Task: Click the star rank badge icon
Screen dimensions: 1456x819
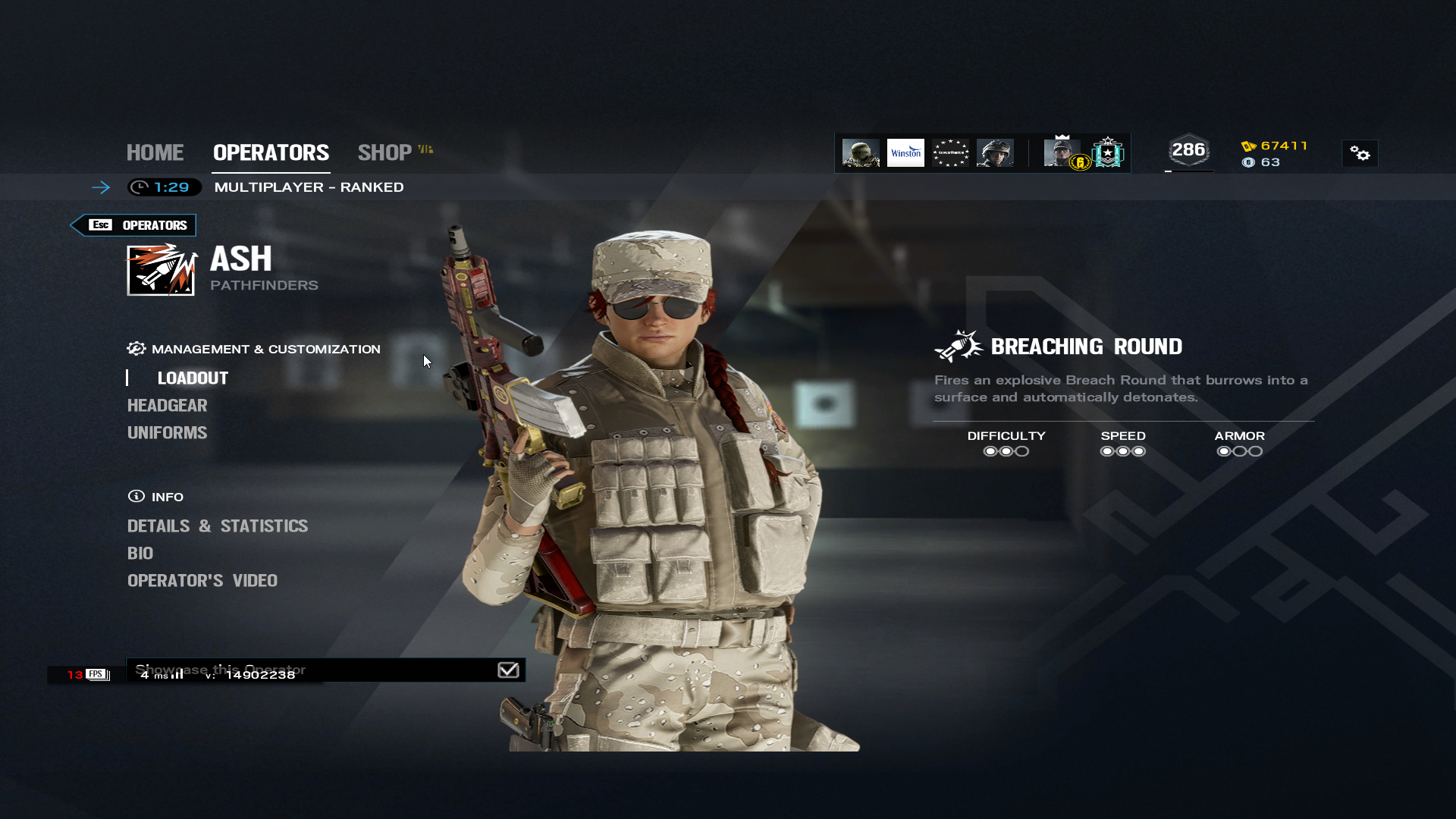Action: [1108, 153]
